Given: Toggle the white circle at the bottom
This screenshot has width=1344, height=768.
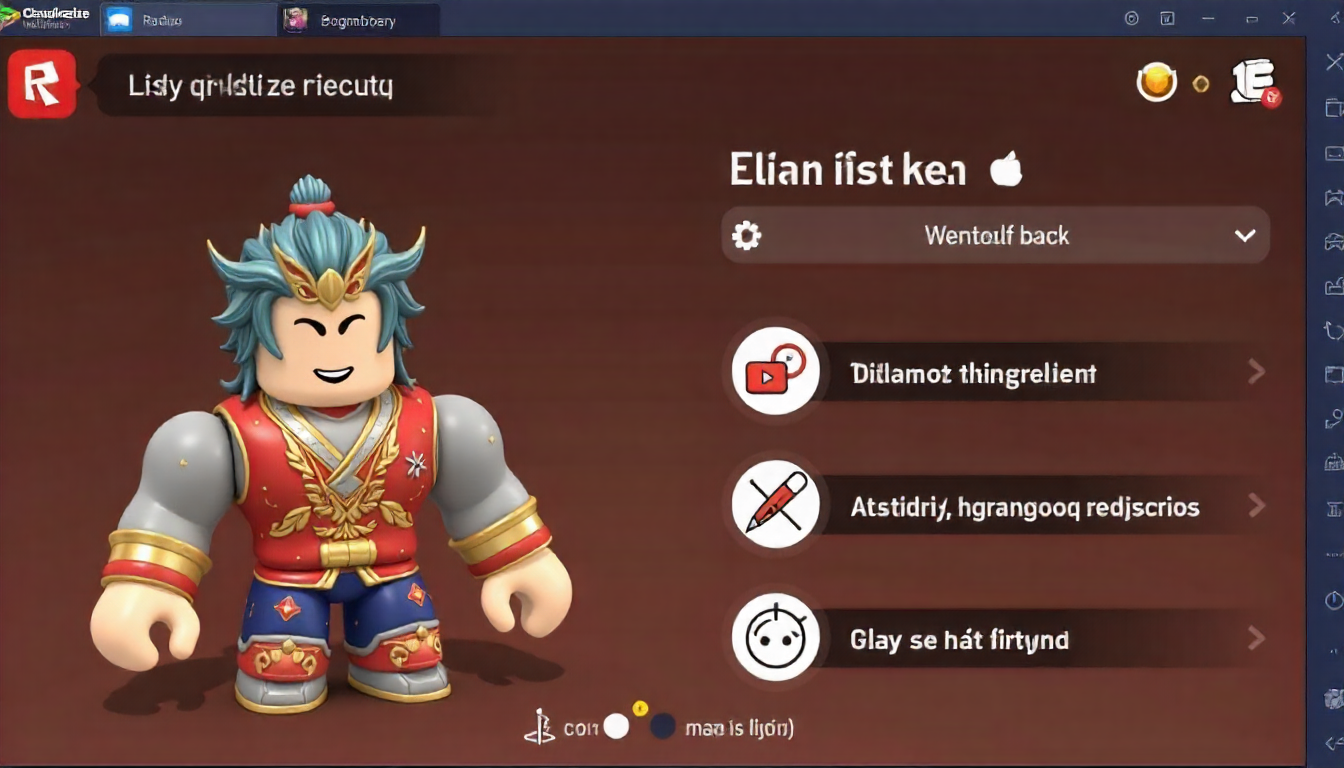Looking at the screenshot, I should [616, 727].
